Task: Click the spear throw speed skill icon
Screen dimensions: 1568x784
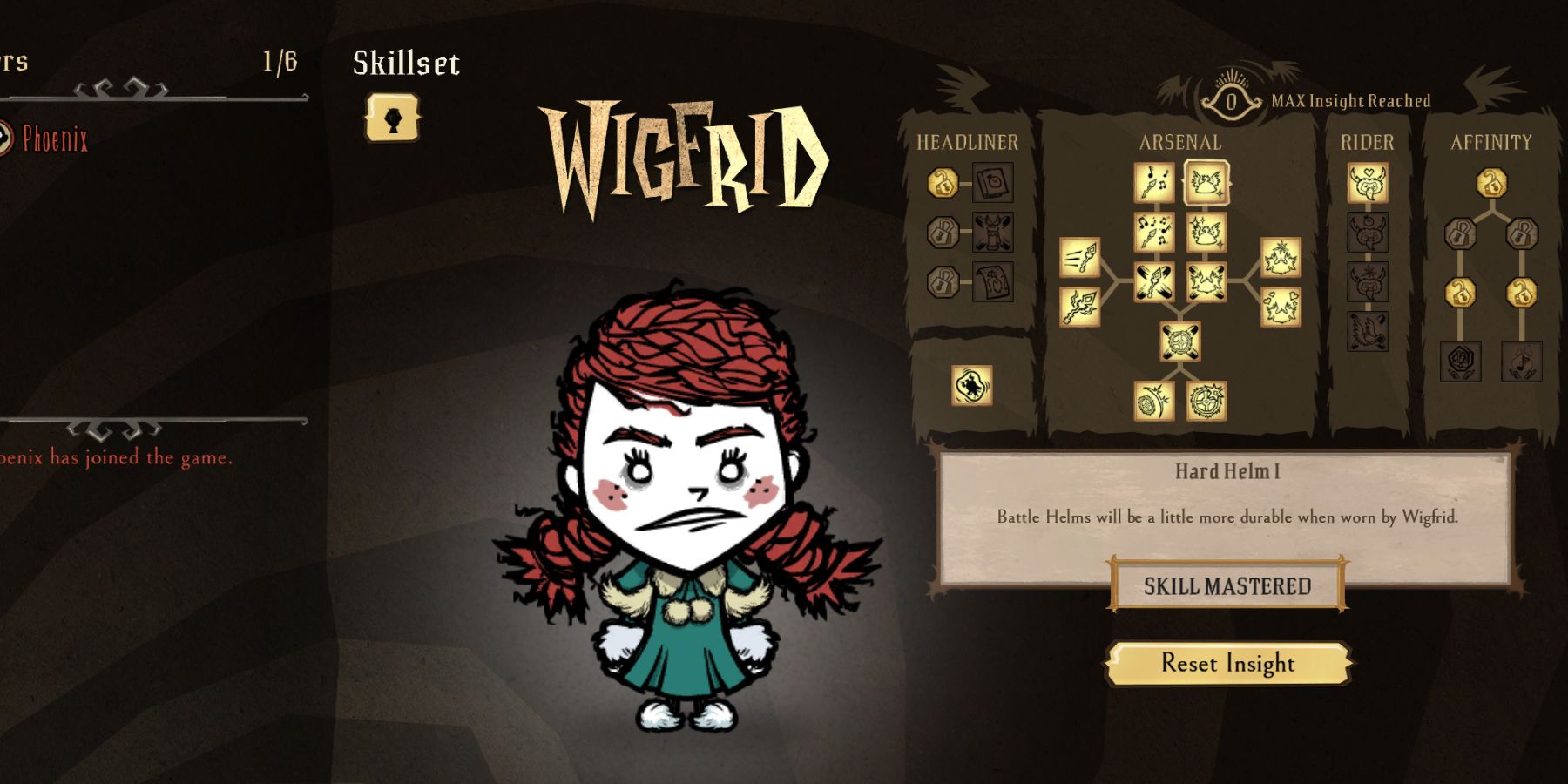Action: coord(1080,256)
